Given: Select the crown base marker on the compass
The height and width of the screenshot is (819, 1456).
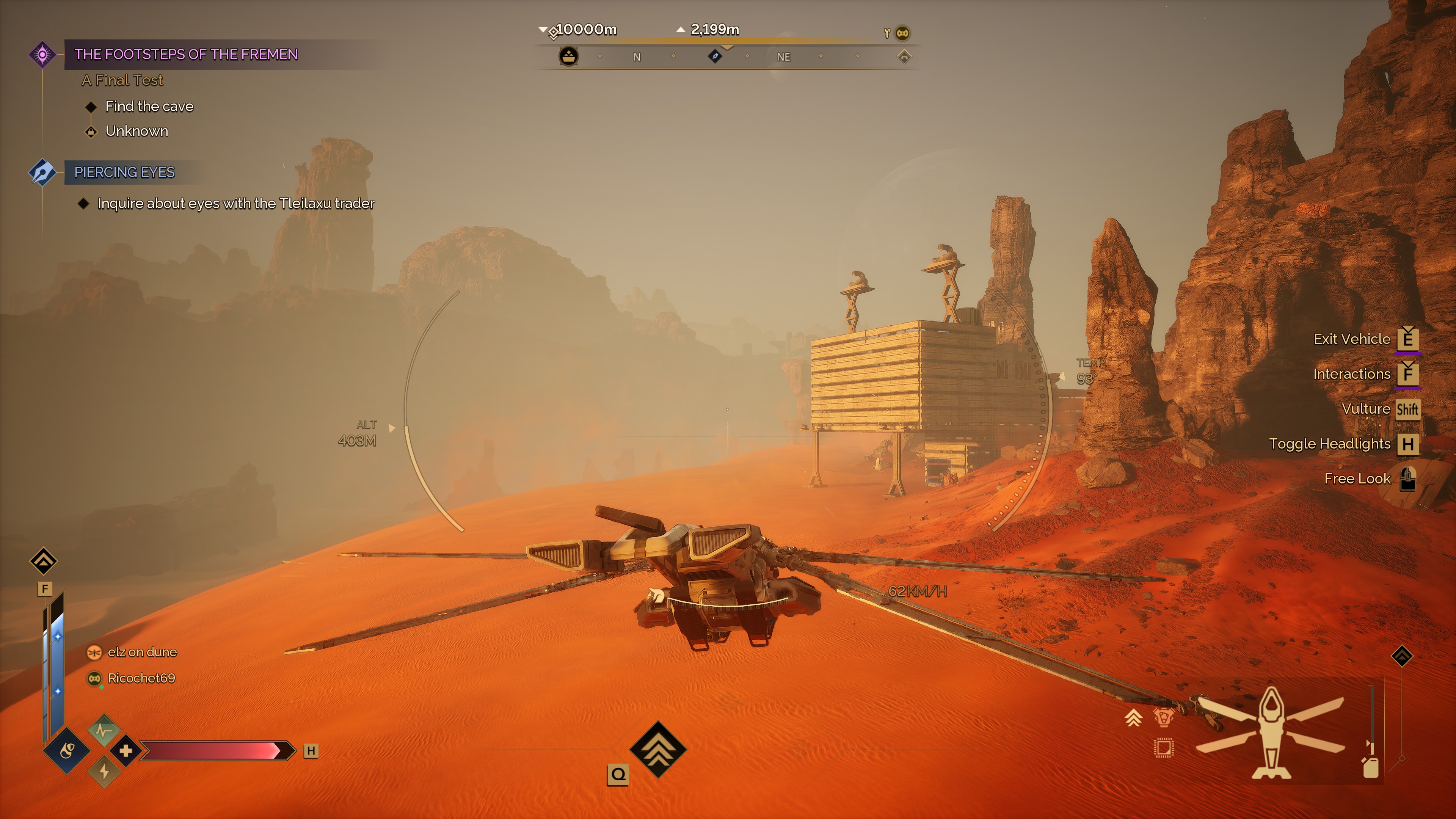Looking at the screenshot, I should pos(569,56).
